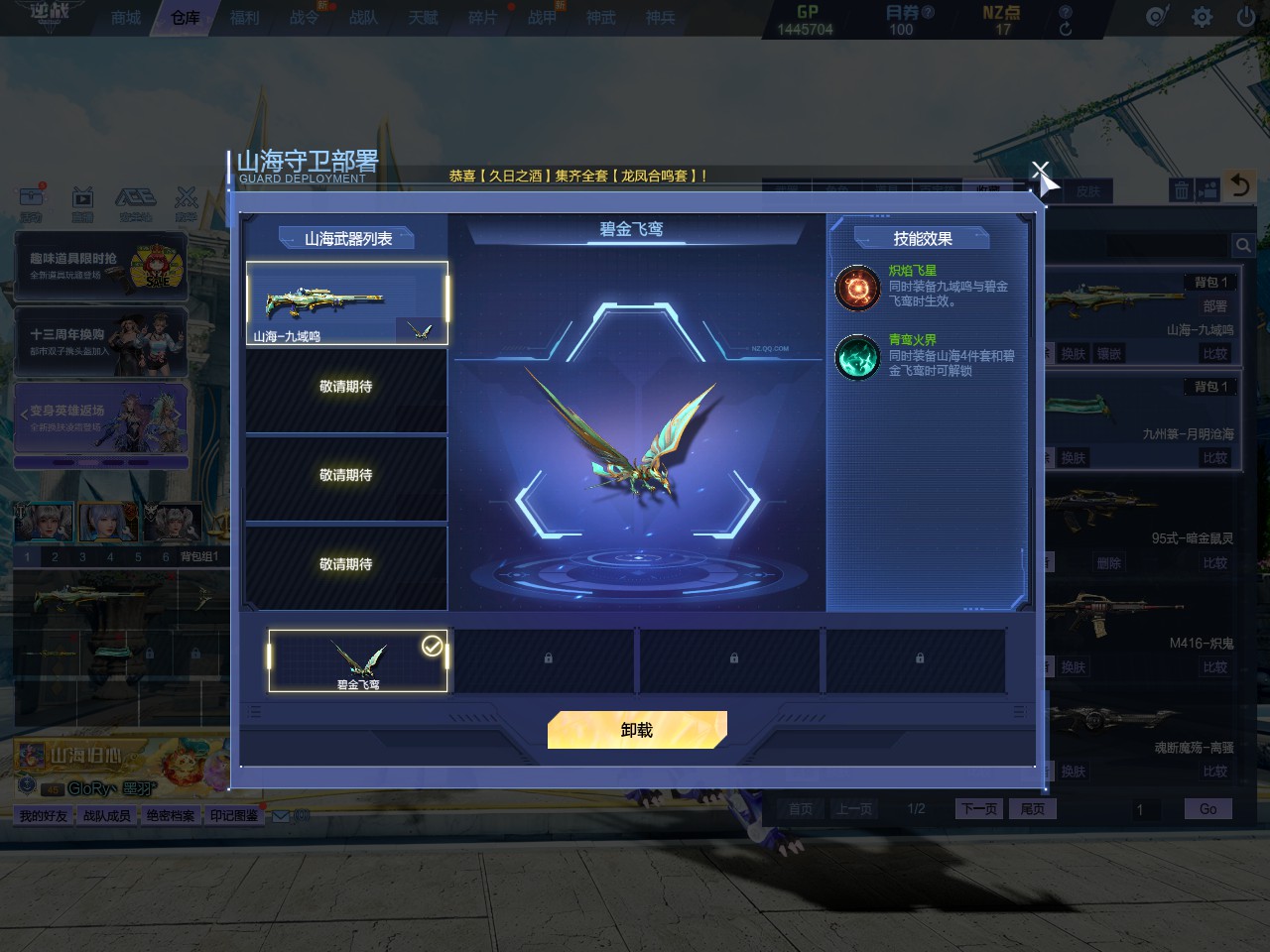Go to 下一页 next page

coord(978,809)
